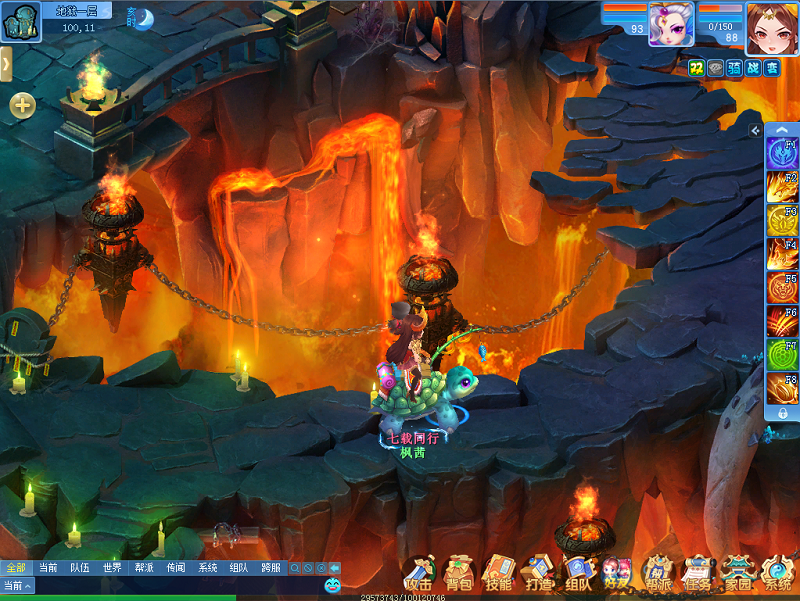
Task: Click the white-haired pet portrait
Action: click(671, 24)
